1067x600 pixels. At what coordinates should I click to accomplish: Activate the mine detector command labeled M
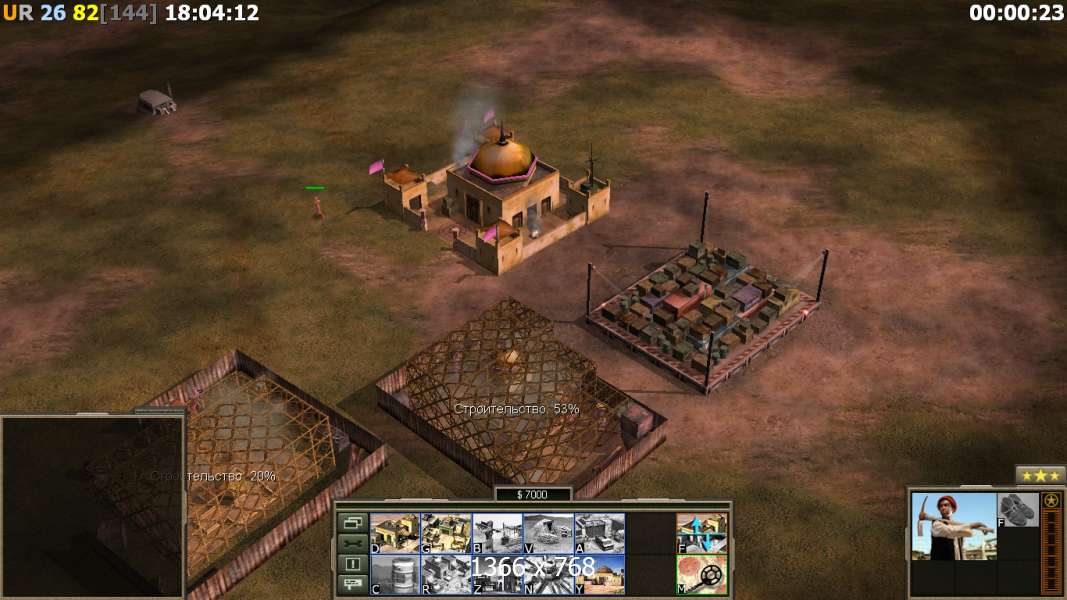point(701,575)
